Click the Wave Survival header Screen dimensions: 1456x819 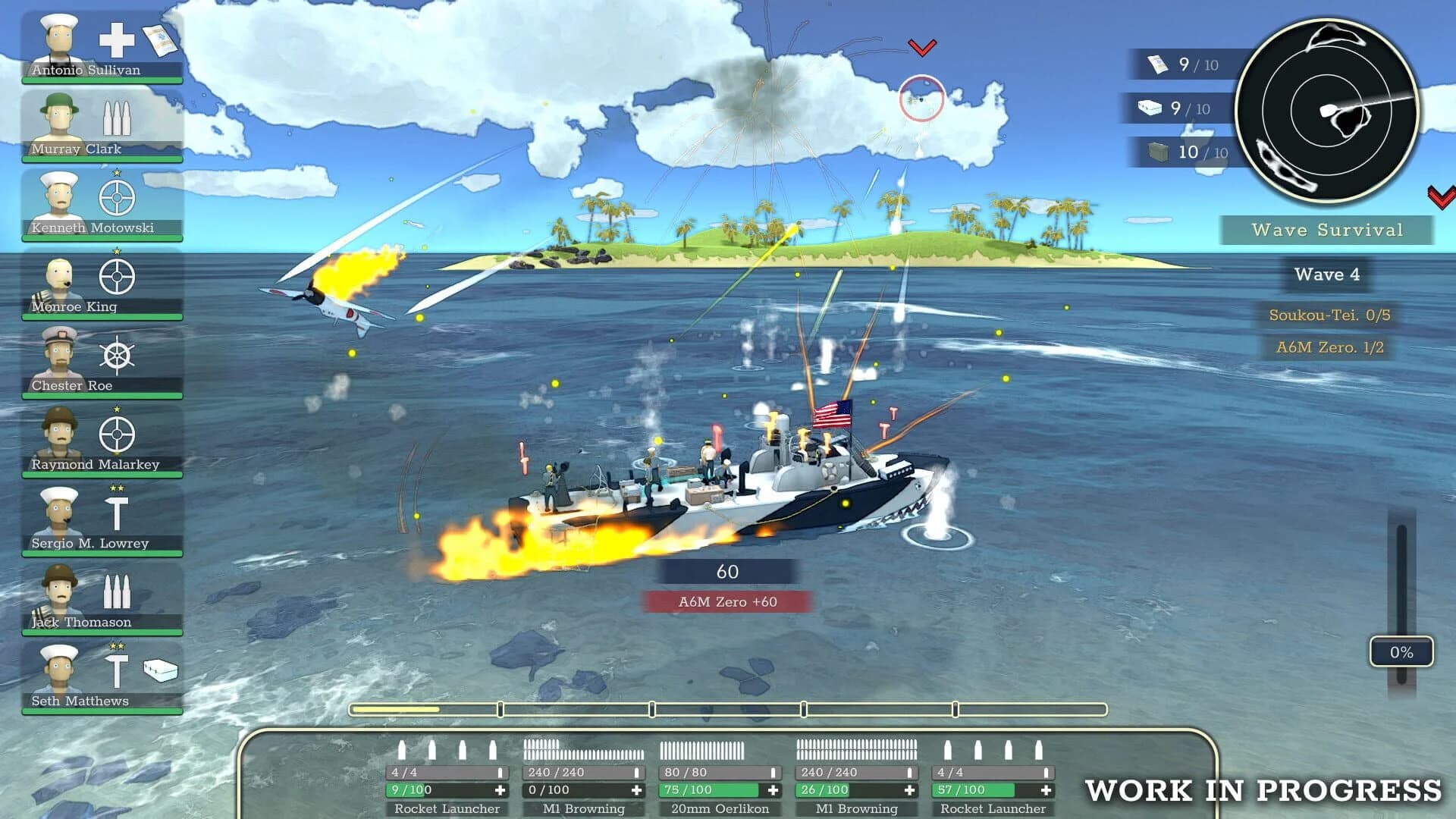point(1327,230)
